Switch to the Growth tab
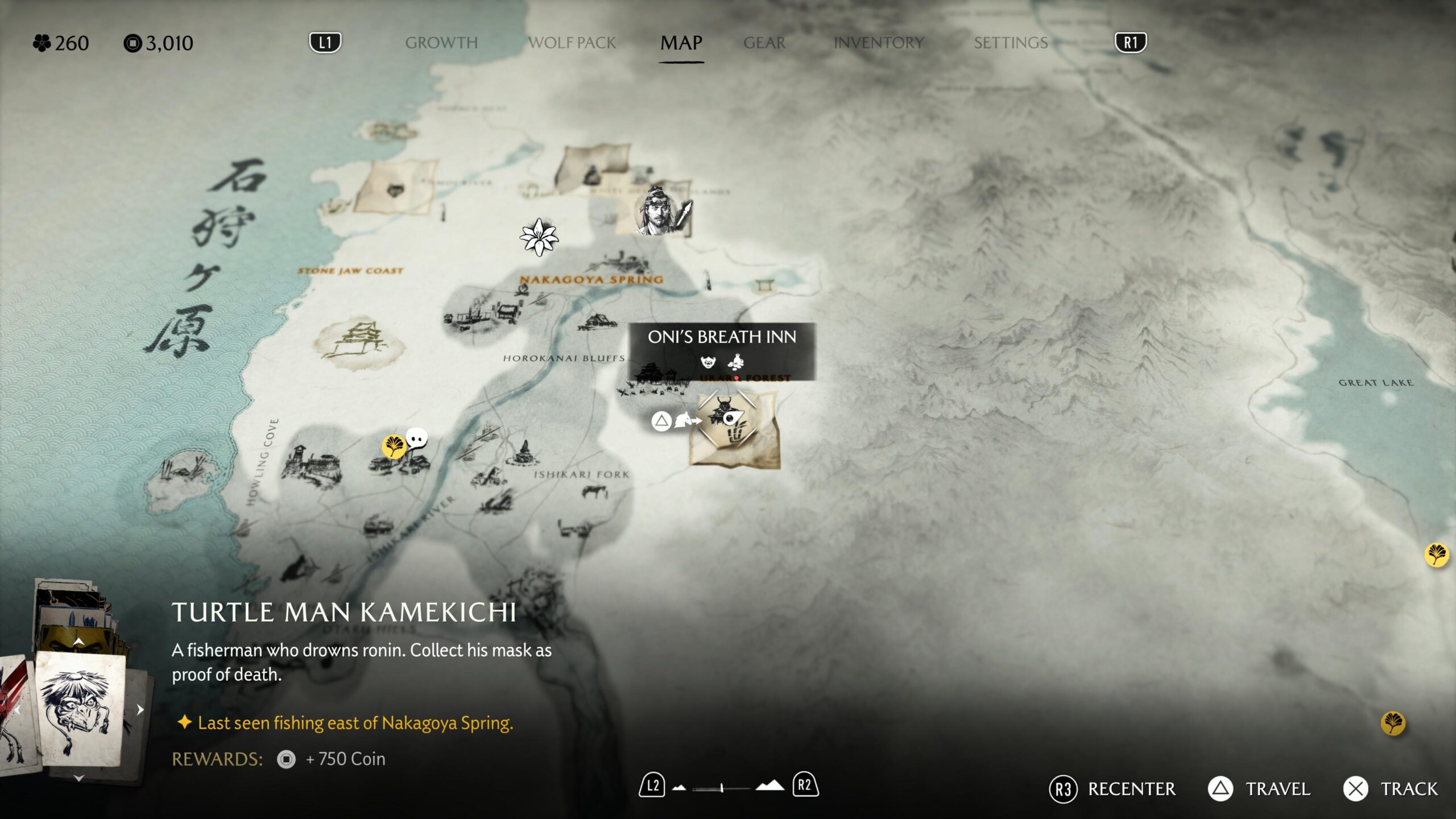The image size is (1456, 819). coord(441,43)
